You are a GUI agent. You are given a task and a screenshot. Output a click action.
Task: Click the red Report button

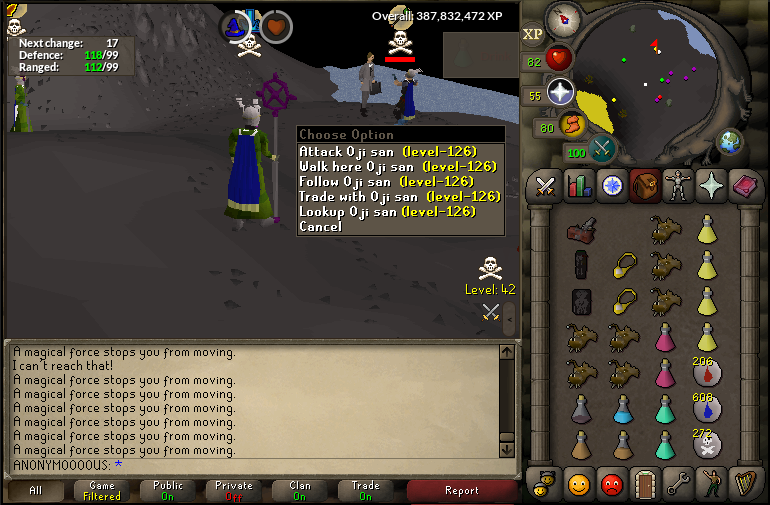462,491
